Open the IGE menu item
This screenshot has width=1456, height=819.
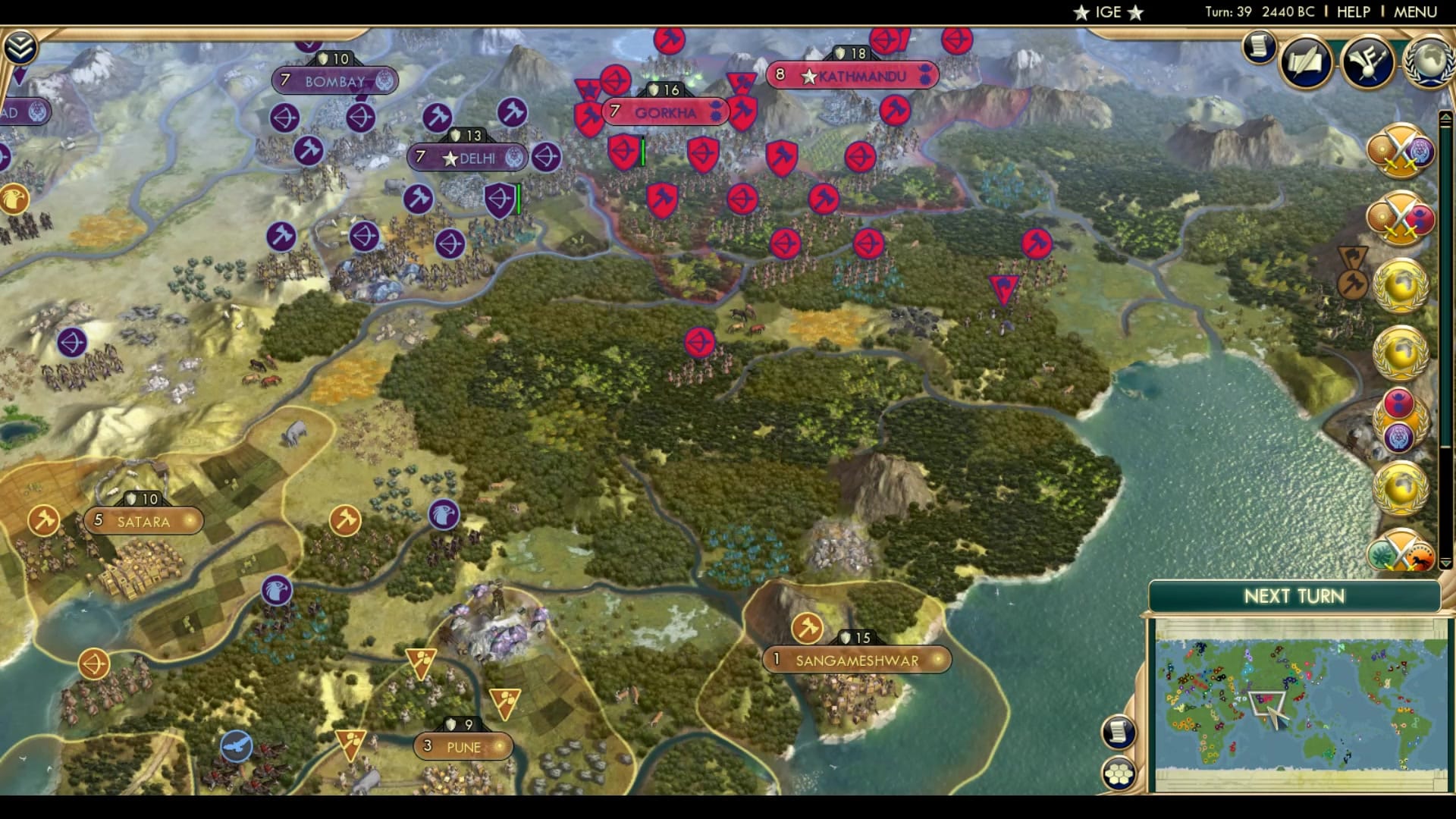coord(1107,11)
